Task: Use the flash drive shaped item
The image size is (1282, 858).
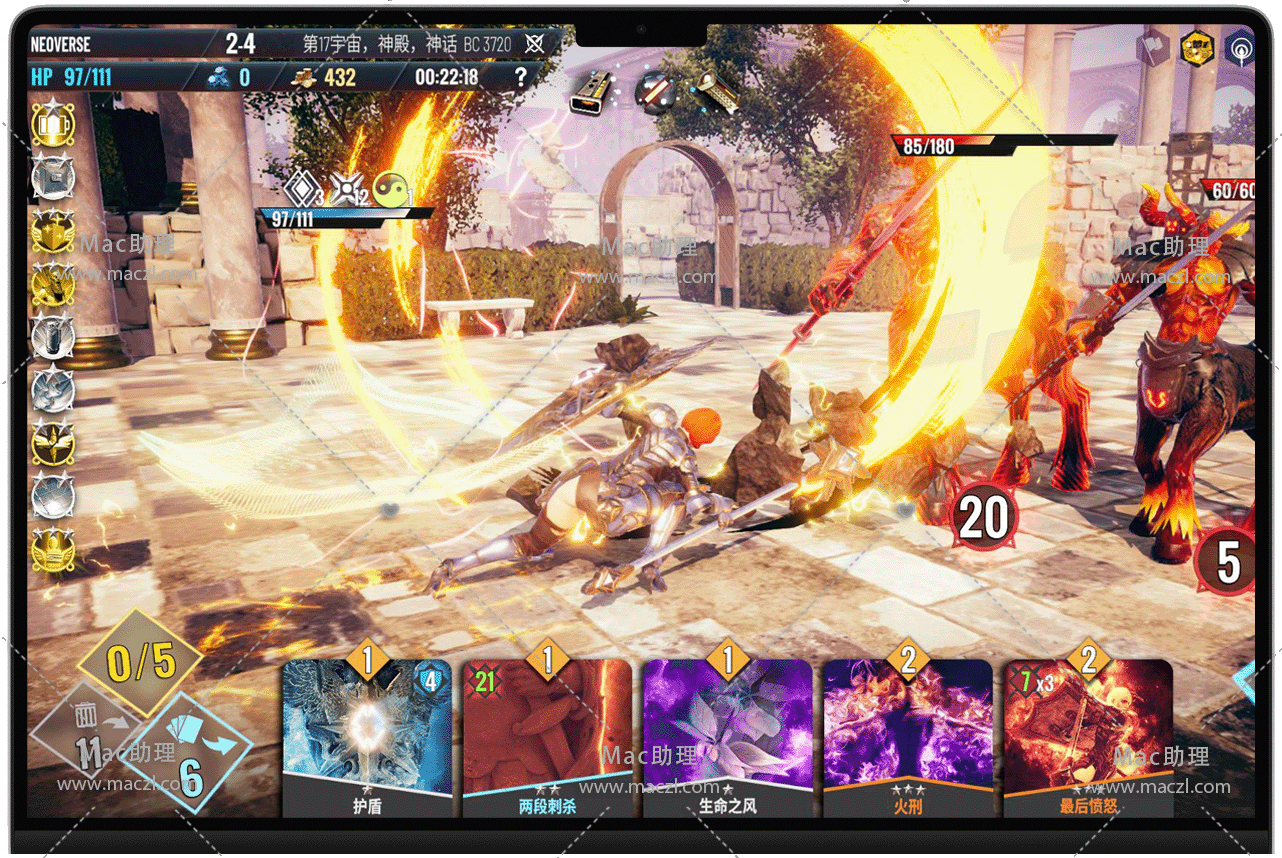Action: tap(591, 92)
